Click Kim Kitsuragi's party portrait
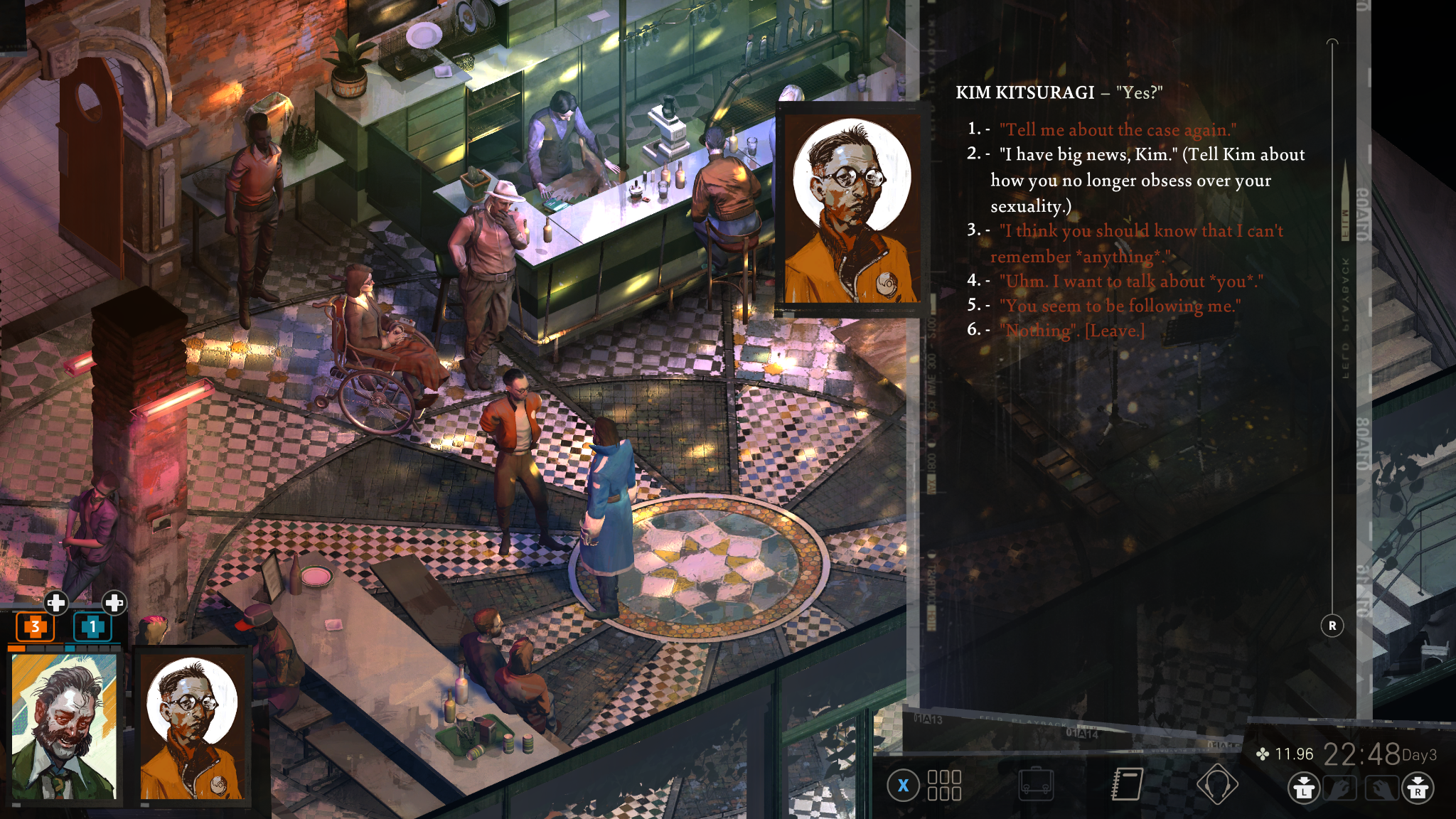1456x819 pixels. [x=192, y=727]
